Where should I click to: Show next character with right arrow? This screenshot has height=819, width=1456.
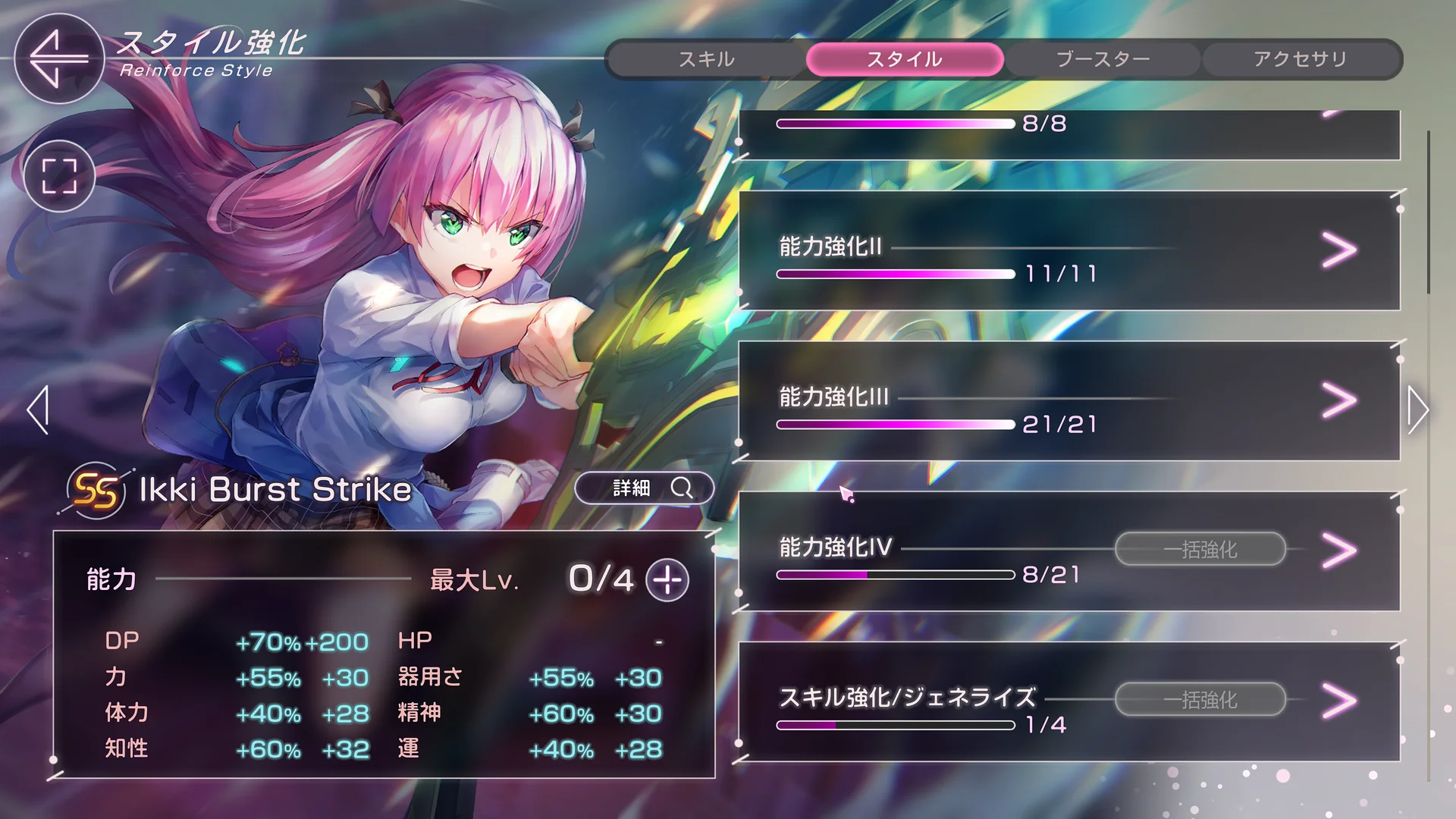[x=1417, y=409]
